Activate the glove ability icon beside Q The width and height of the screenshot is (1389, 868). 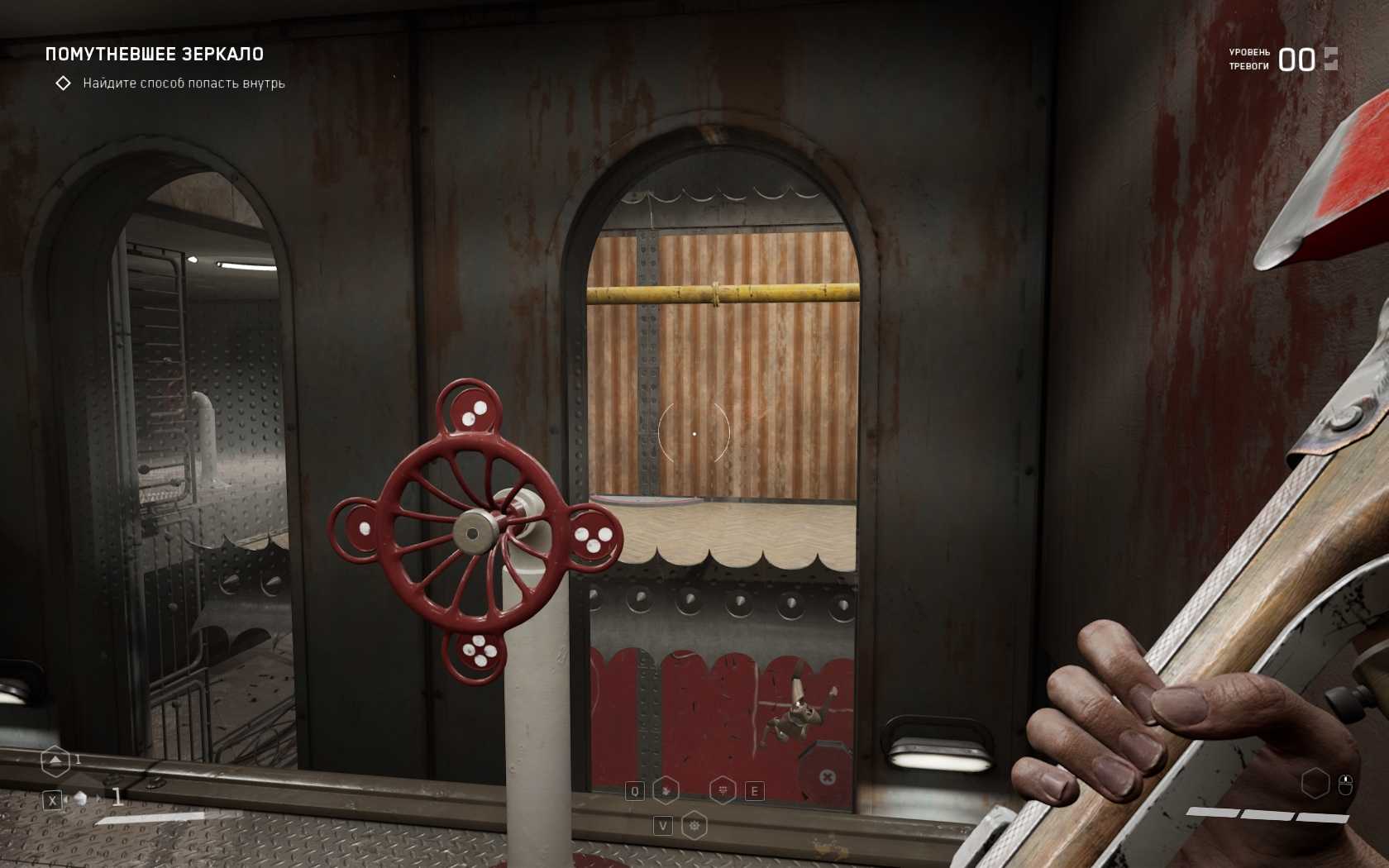(666, 791)
